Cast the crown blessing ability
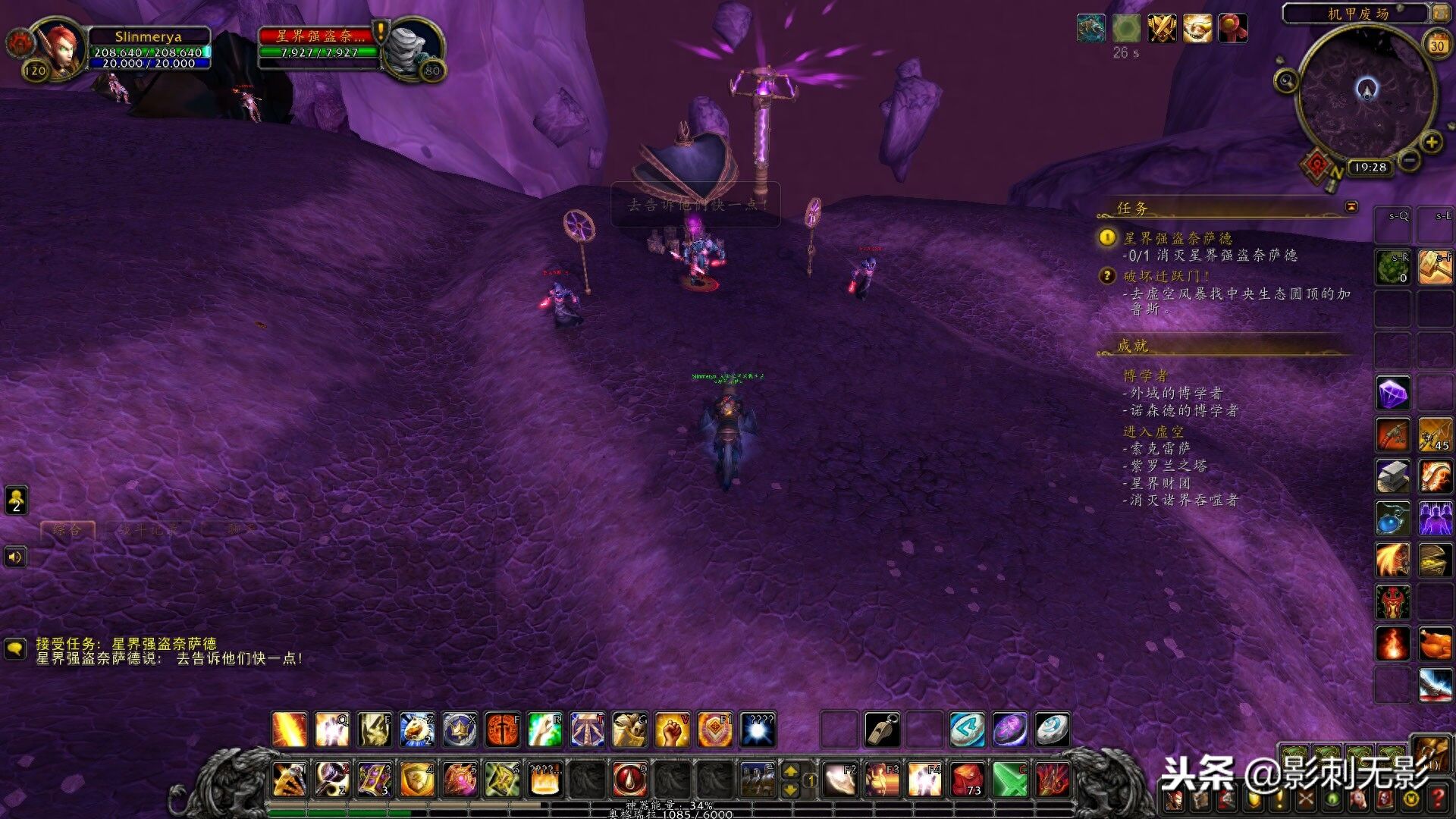The width and height of the screenshot is (1456, 819). [x=460, y=730]
